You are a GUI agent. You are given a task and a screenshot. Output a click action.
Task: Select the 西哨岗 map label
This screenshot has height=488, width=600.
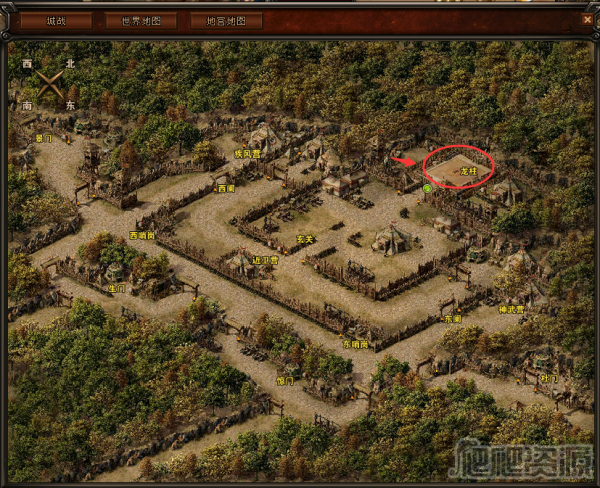(142, 236)
